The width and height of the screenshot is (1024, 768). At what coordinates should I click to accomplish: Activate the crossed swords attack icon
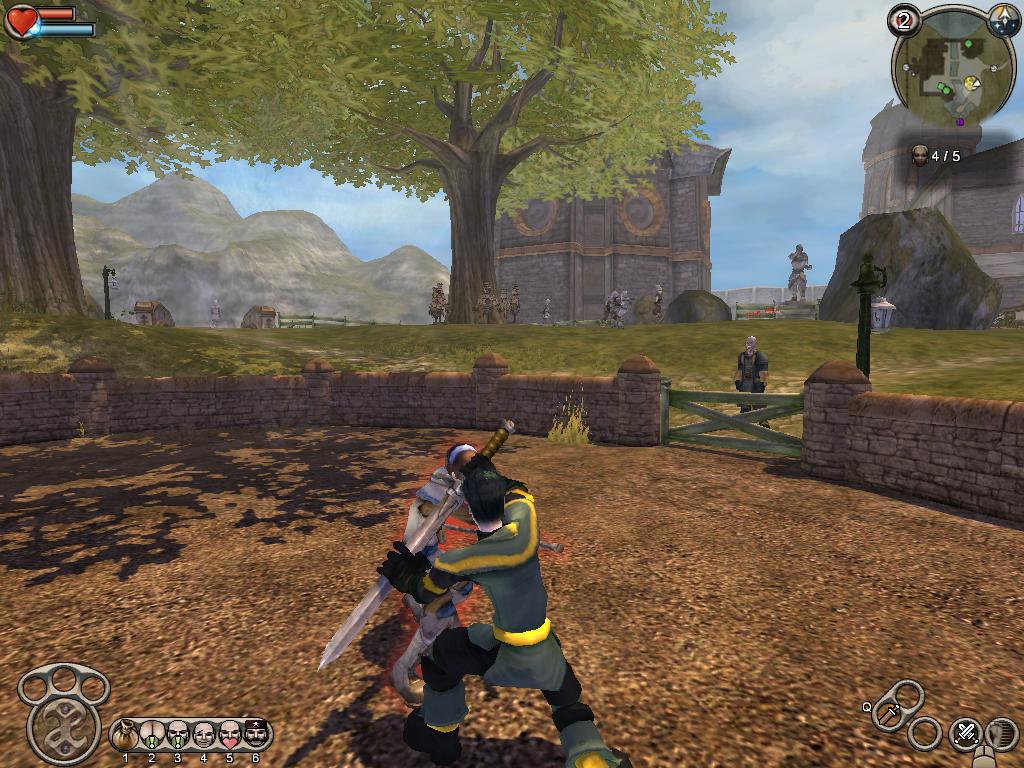coord(965,733)
